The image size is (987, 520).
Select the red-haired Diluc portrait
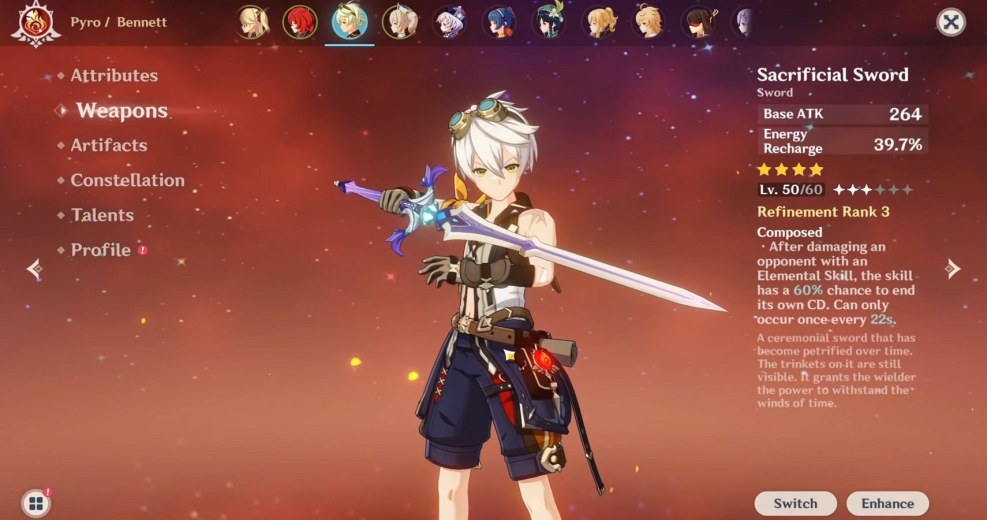pos(299,21)
